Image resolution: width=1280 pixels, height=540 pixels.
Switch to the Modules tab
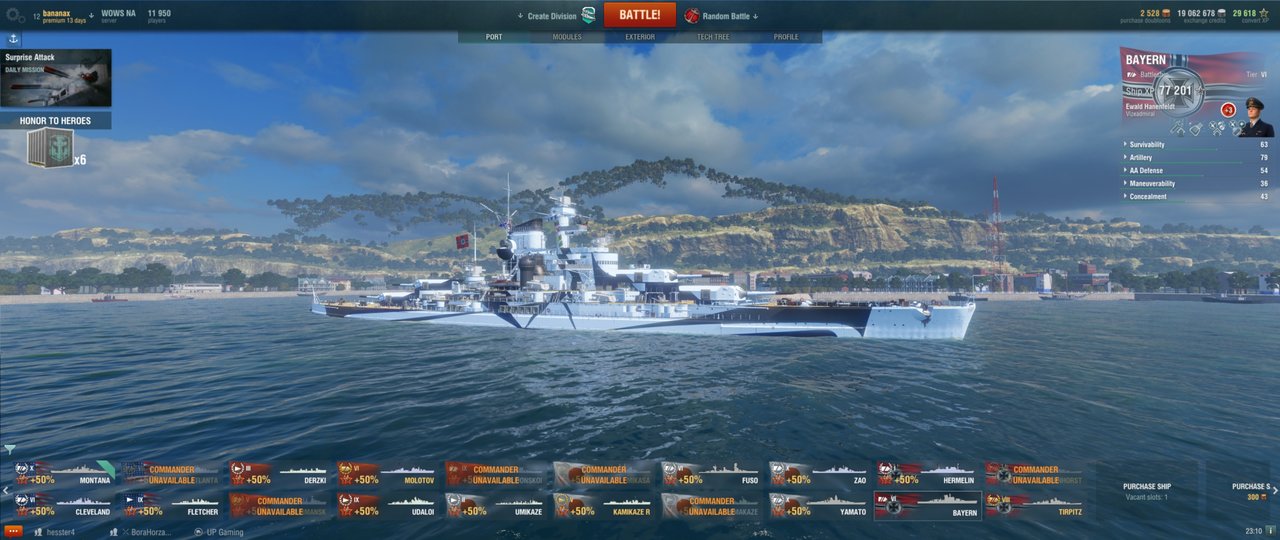(x=567, y=37)
